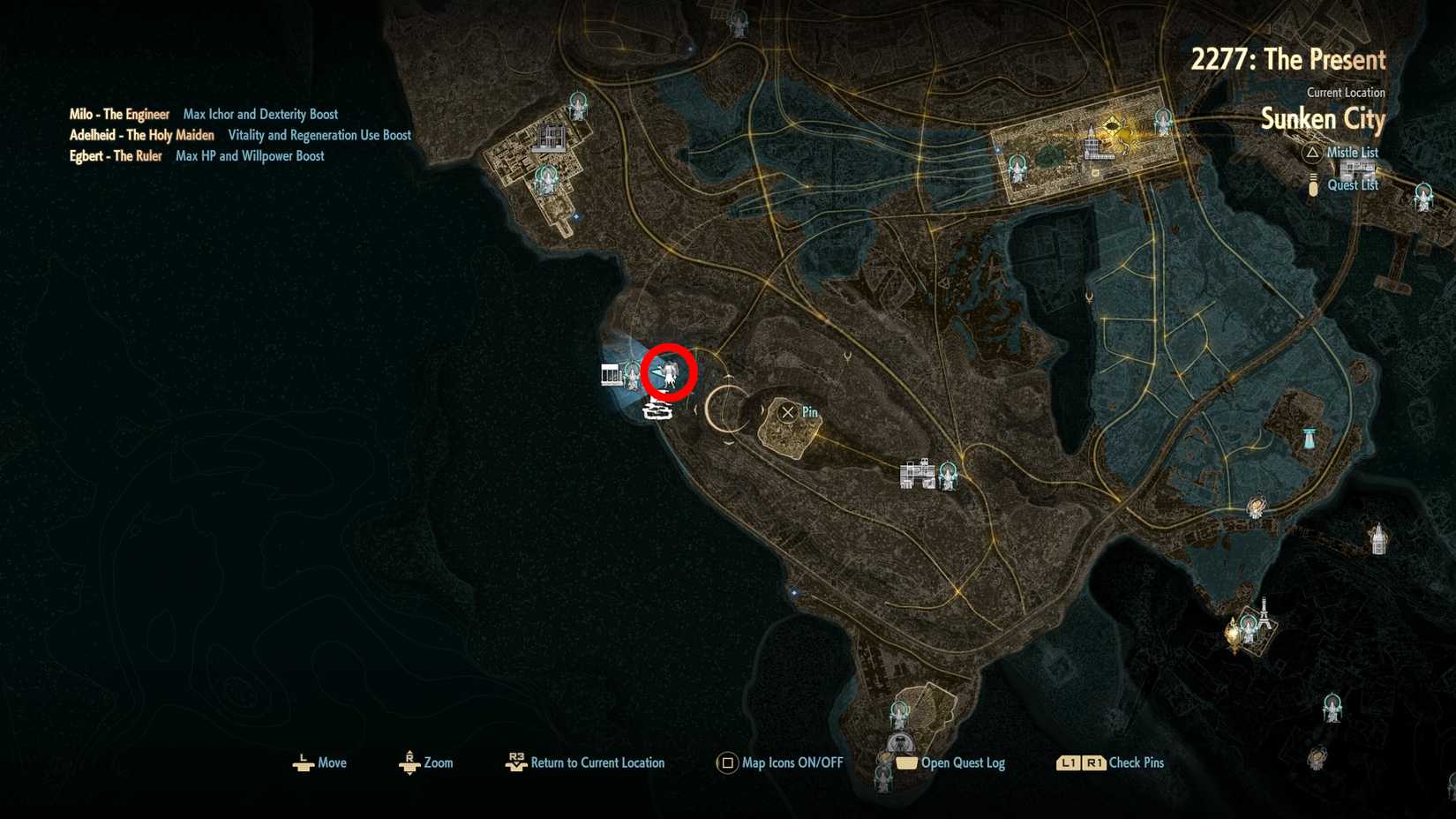This screenshot has height=819, width=1456.
Task: Click the scroll icon beside Quest List
Action: pyautogui.click(x=1313, y=184)
